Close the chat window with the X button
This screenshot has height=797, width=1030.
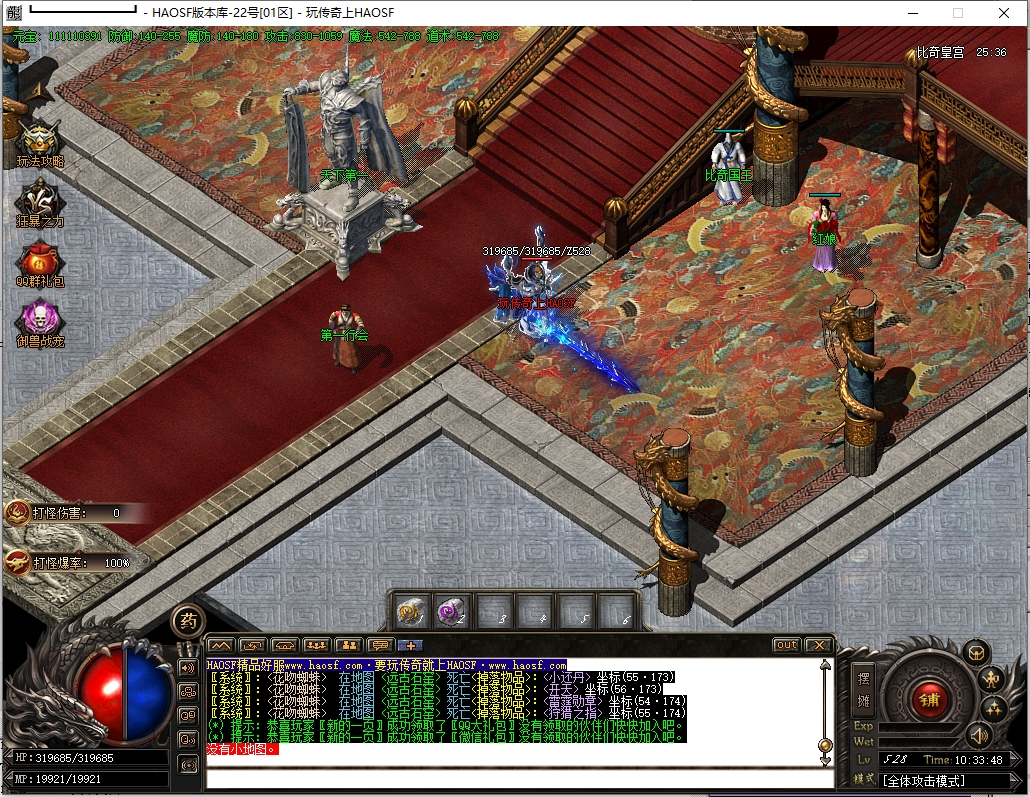[819, 645]
